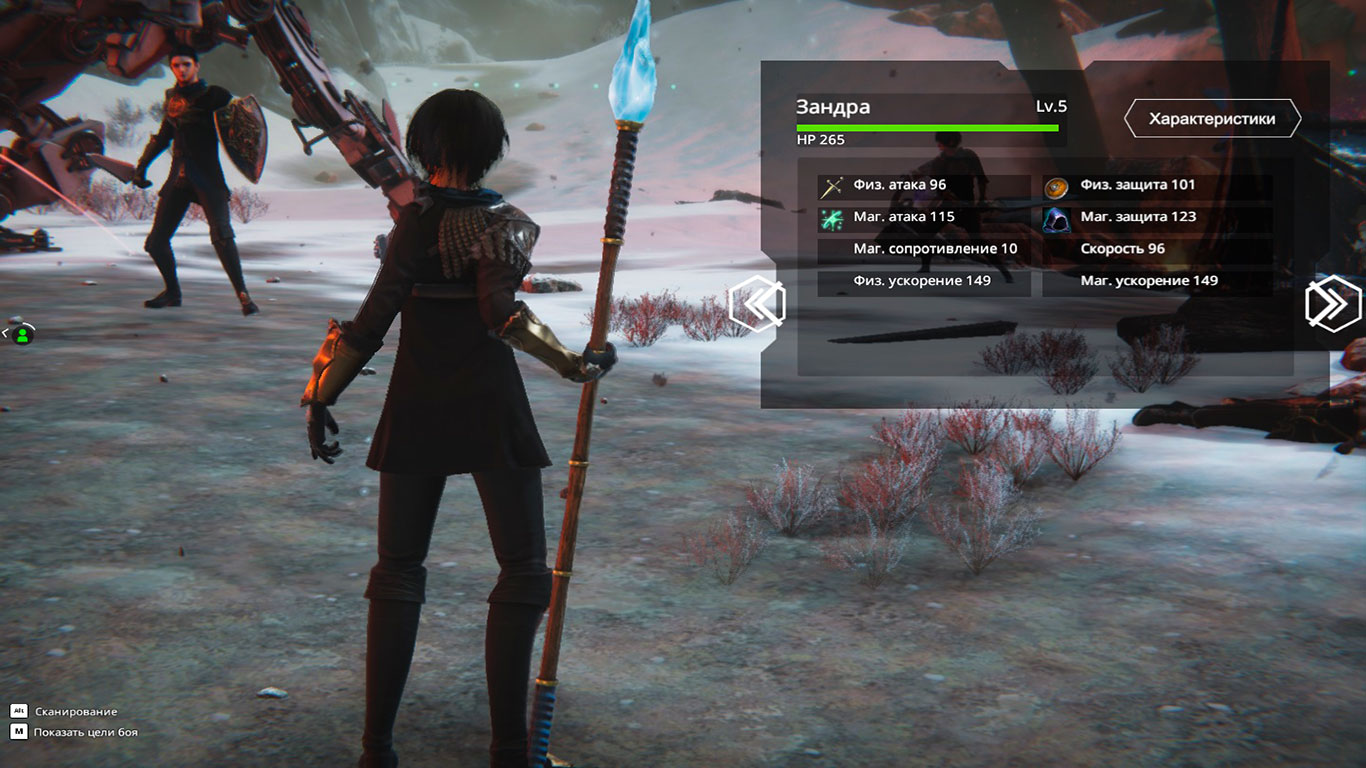
Task: Choose the Физ. защита 101 stat row
Action: pyautogui.click(x=1157, y=186)
